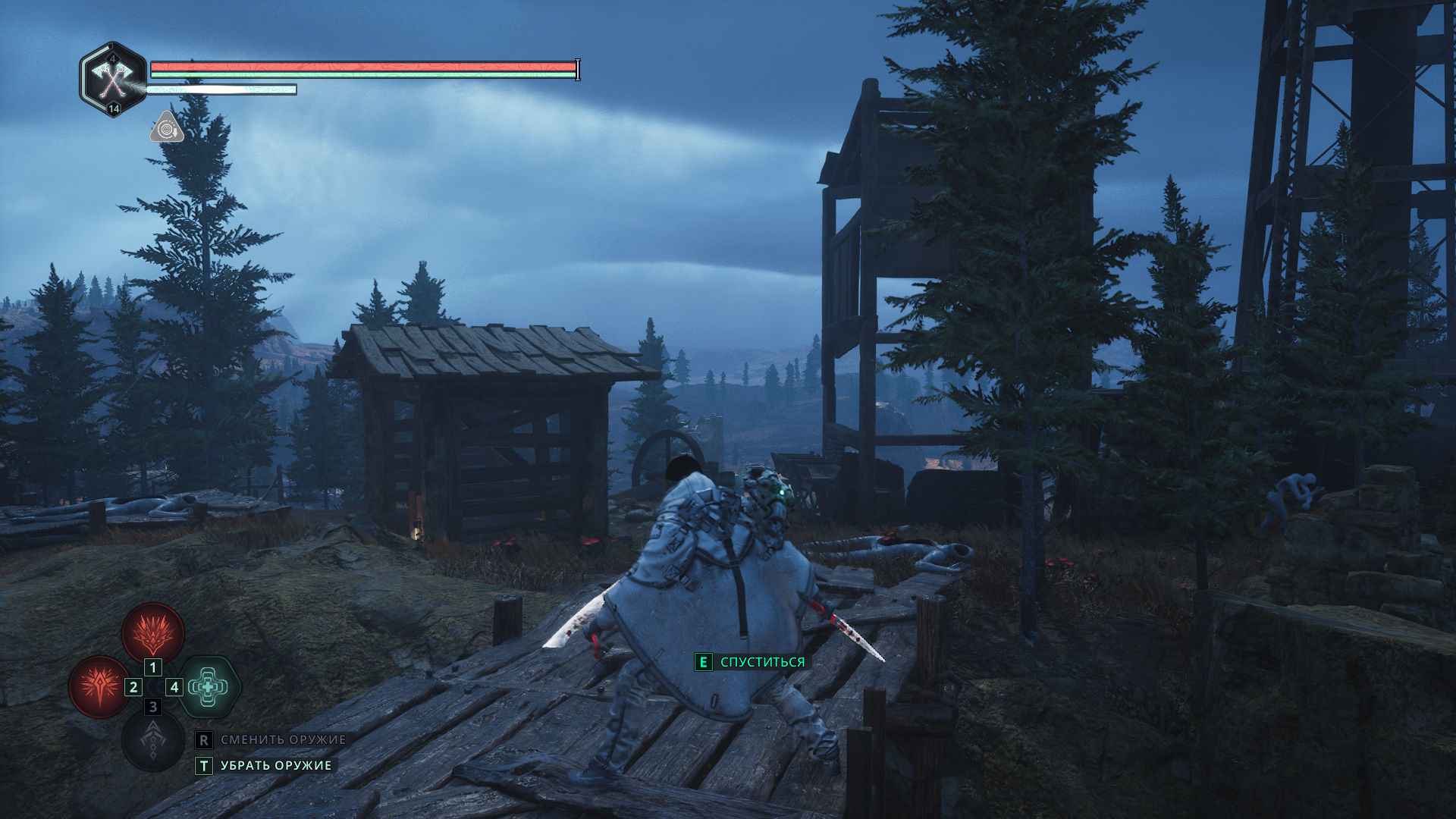
Task: Trigger the dark greyed-out arrow ability
Action: (153, 742)
